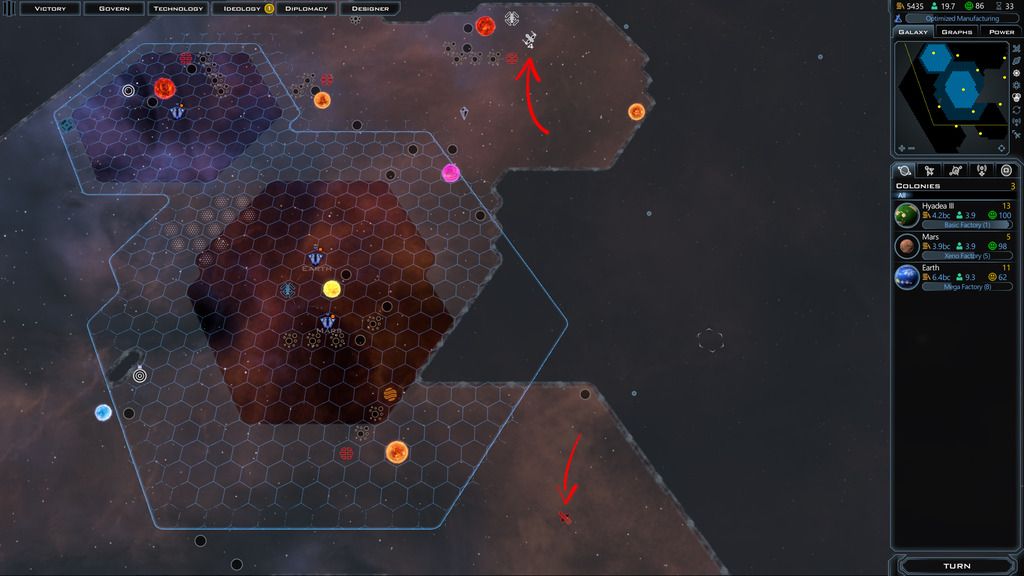
Task: Click the Optimized Manufacturing research bar
Action: click(x=963, y=18)
